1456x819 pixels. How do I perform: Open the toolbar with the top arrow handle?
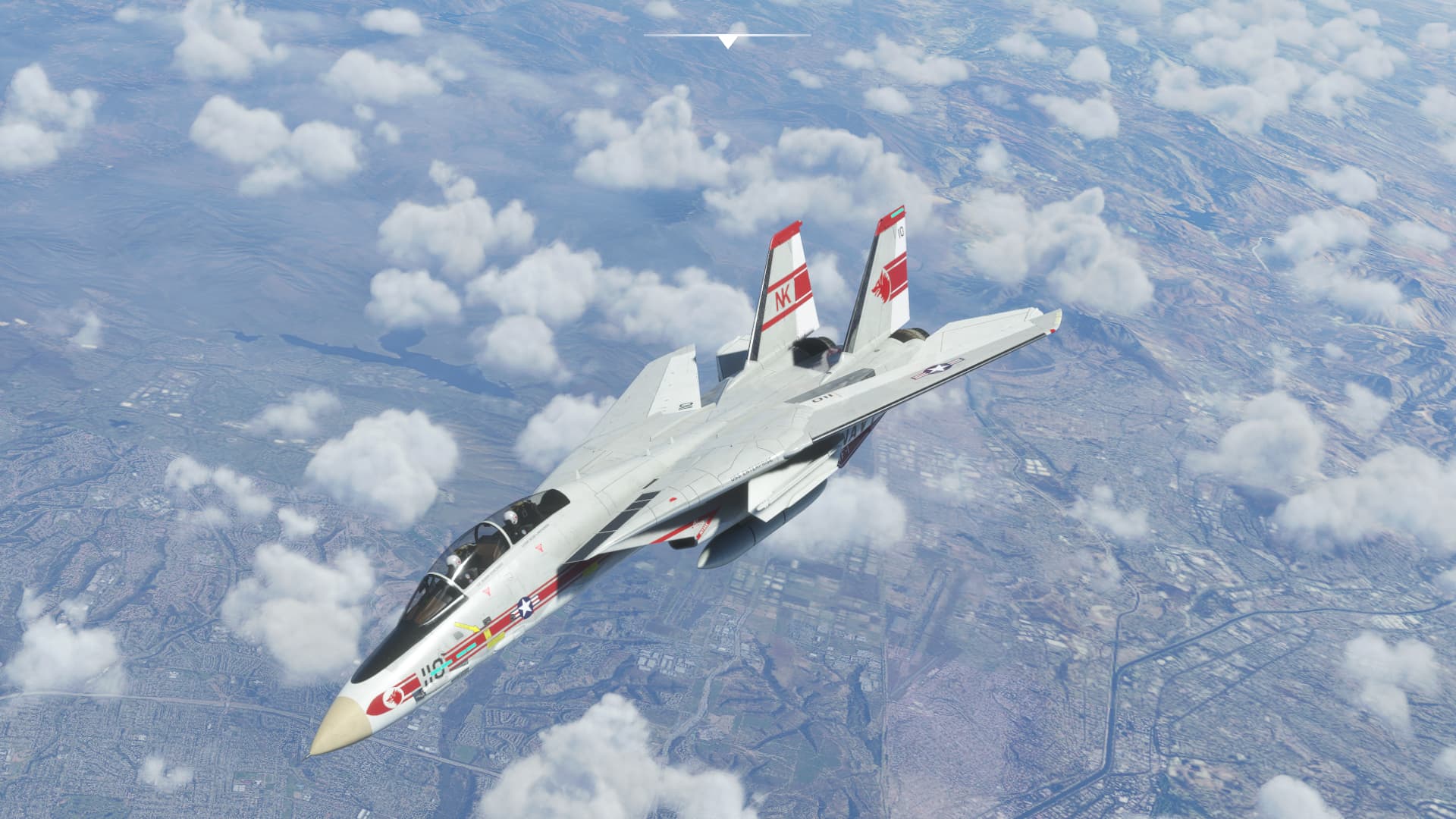[x=727, y=41]
